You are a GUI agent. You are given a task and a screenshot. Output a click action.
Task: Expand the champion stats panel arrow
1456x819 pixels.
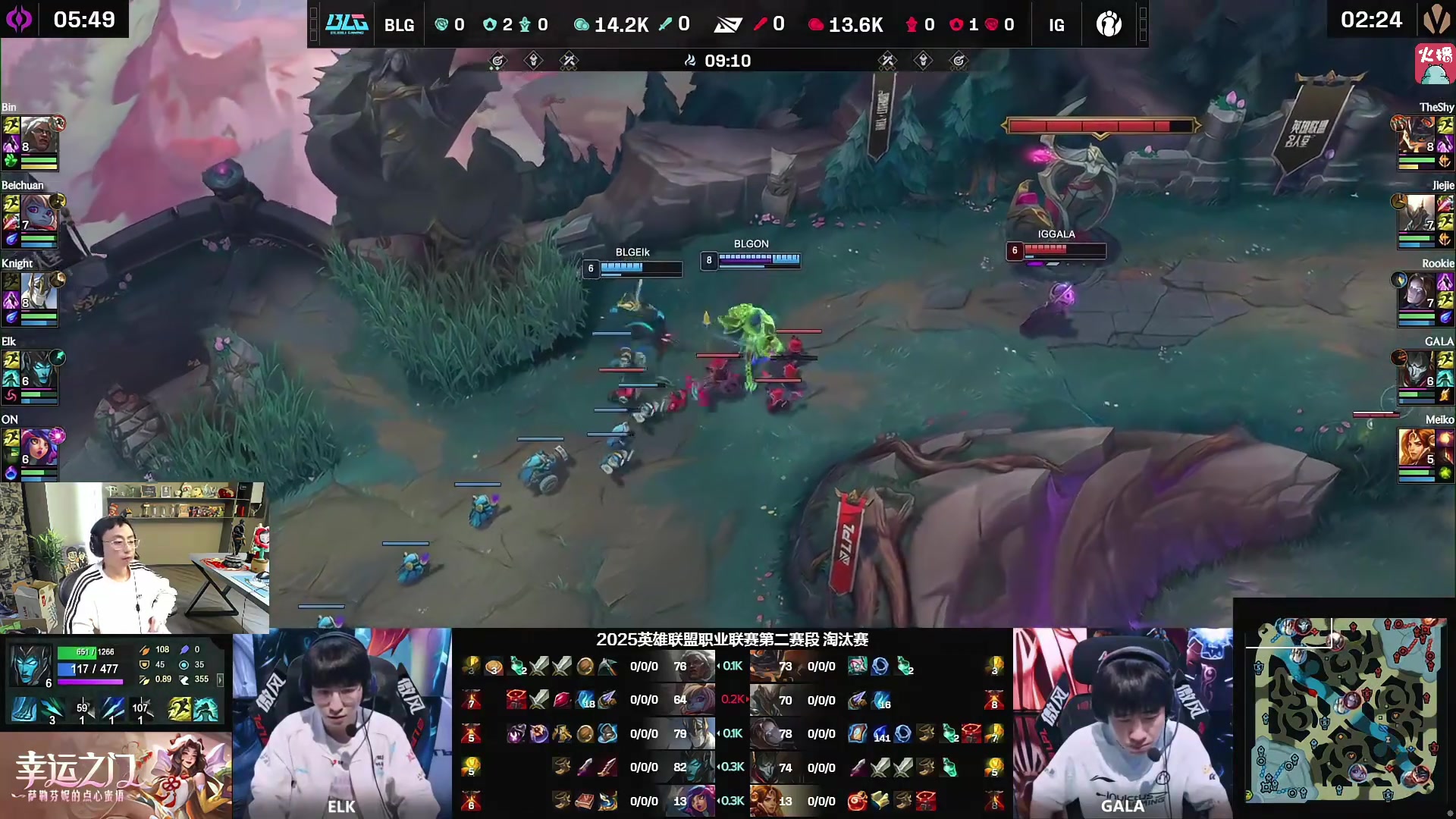click(x=220, y=680)
